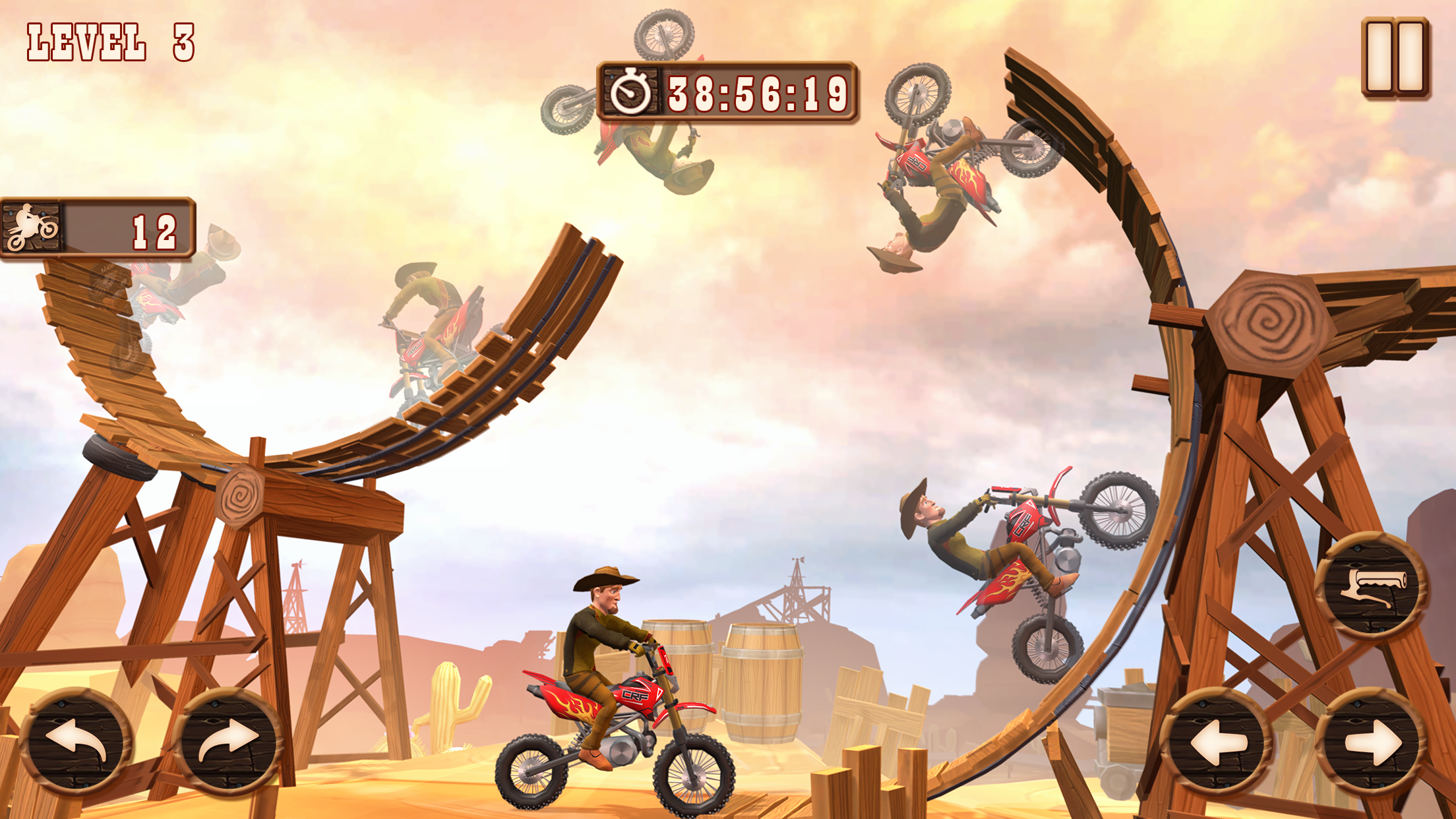1456x819 pixels.
Task: Tap the curved right tilt-forward arrow
Action: [x=228, y=742]
